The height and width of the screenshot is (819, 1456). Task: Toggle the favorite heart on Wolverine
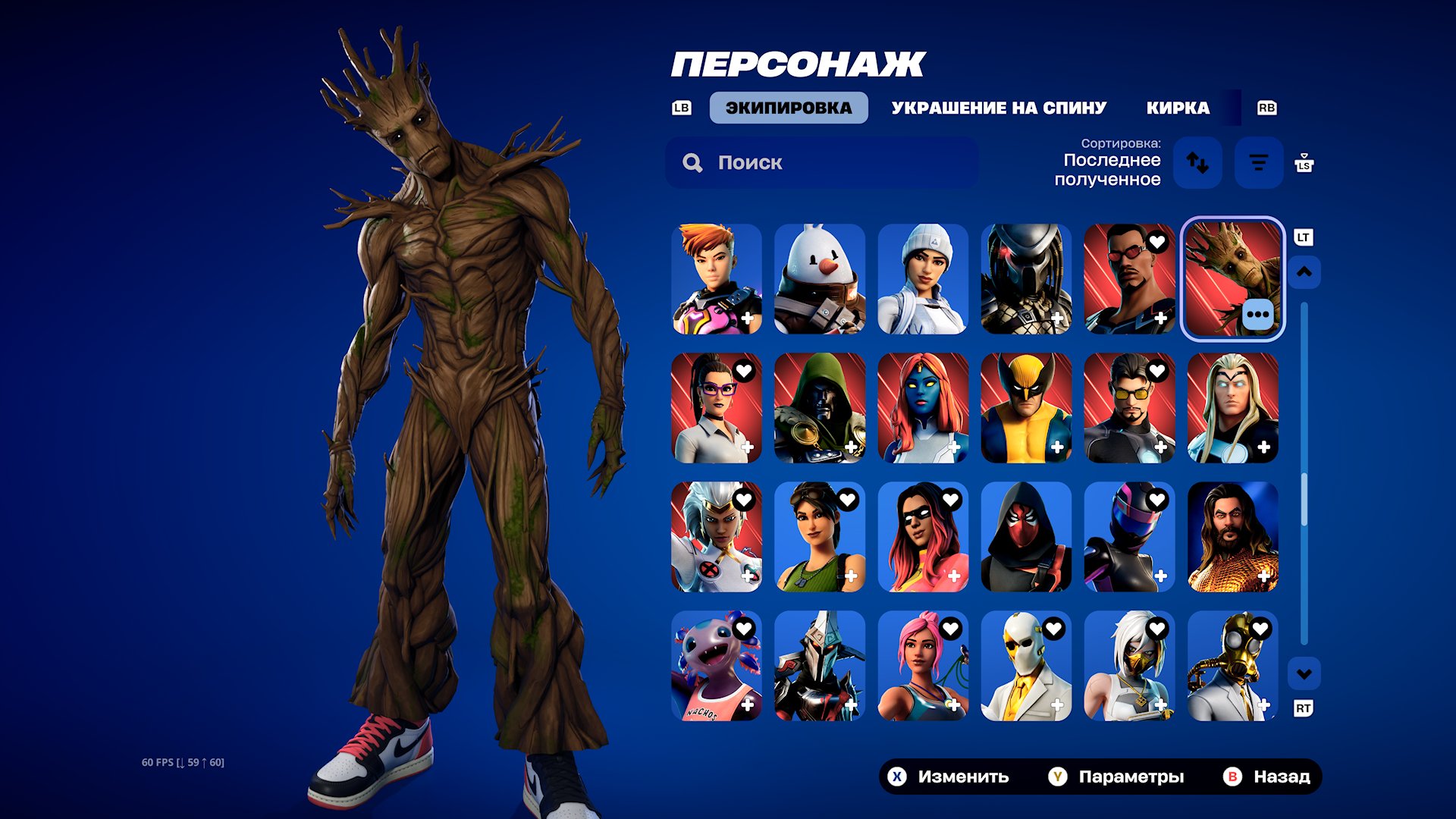coord(1053,372)
